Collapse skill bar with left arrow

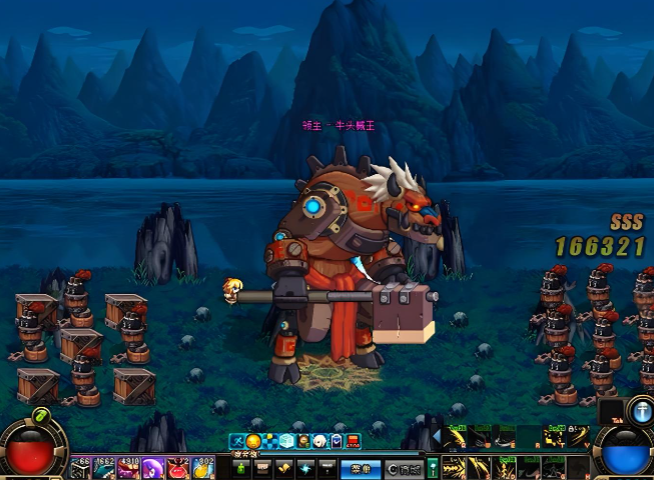[435, 436]
